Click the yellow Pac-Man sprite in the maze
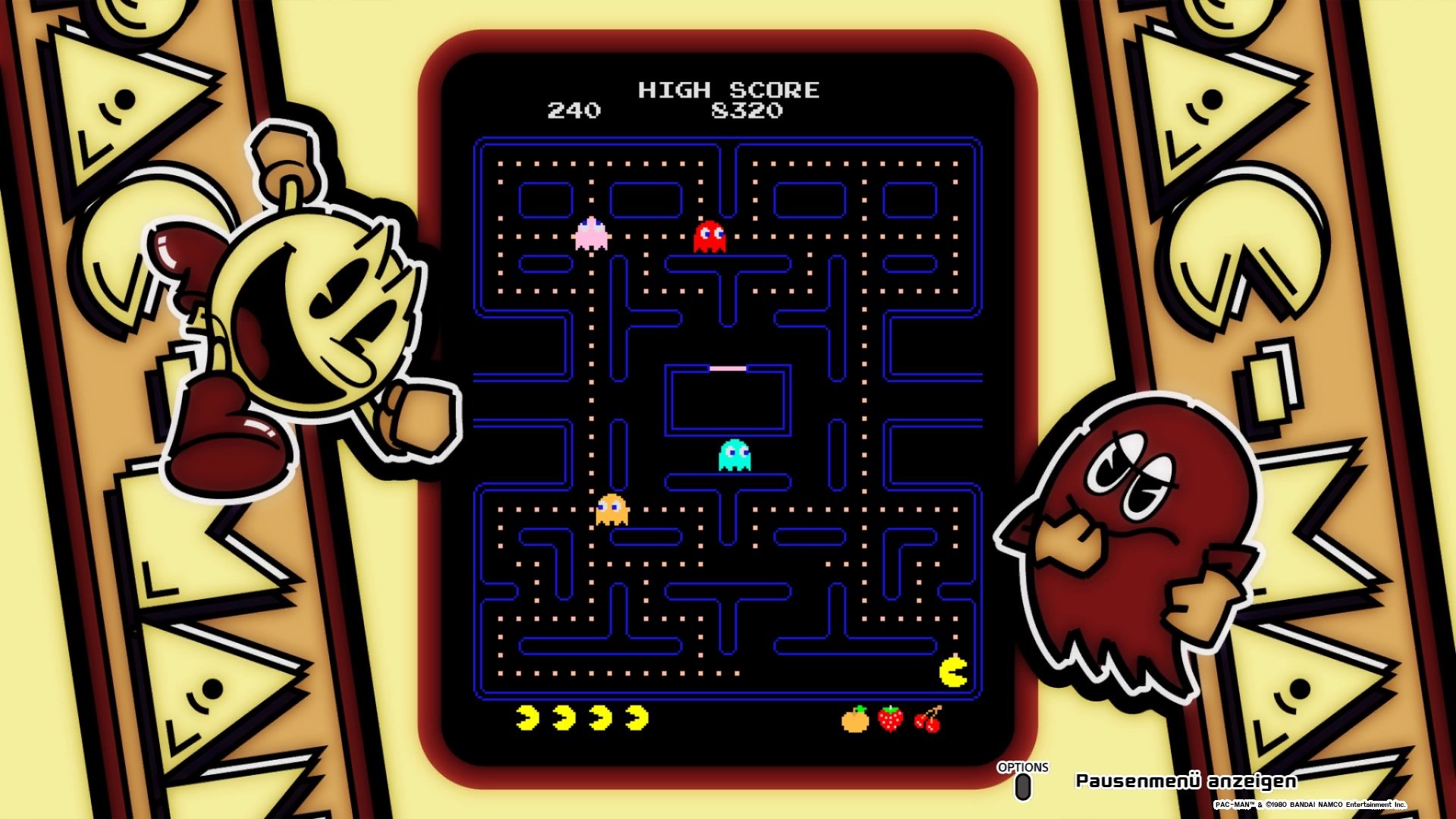Screen dimensions: 1456x819 tap(954, 671)
